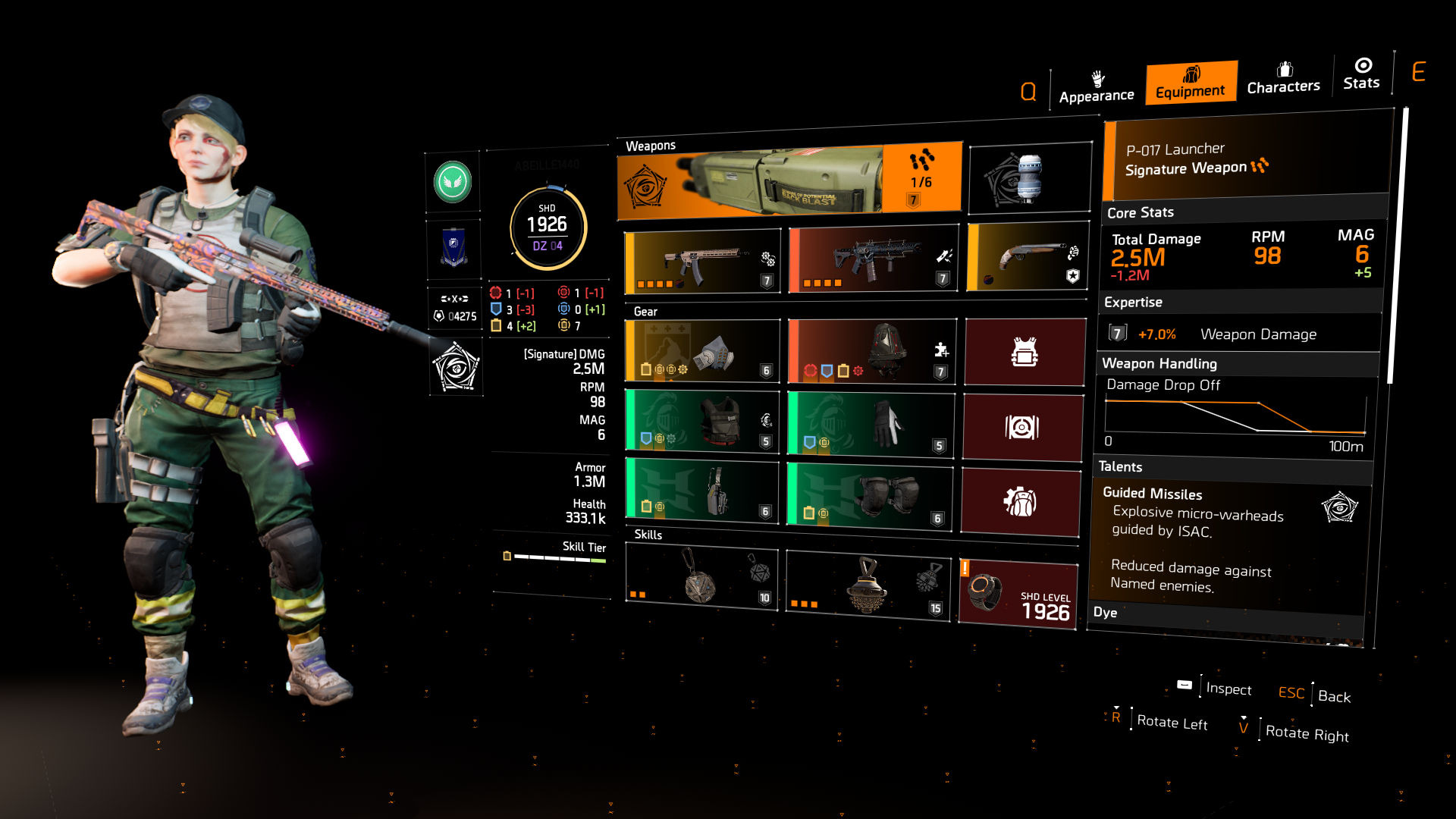The height and width of the screenshot is (819, 1456).
Task: Switch to the Appearance tab
Action: coord(1096,87)
